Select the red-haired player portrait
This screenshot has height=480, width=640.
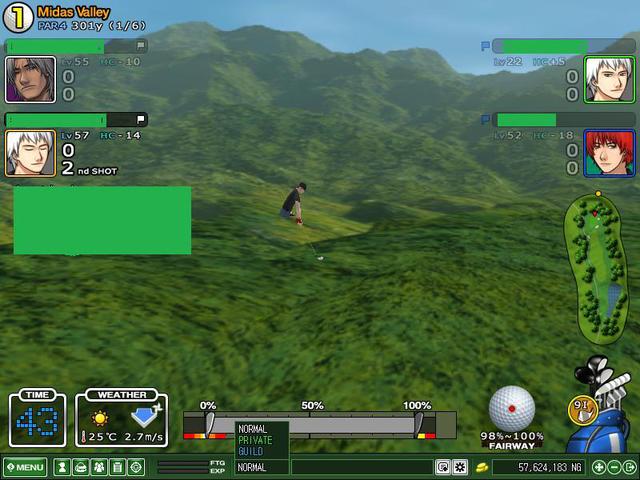(601, 153)
